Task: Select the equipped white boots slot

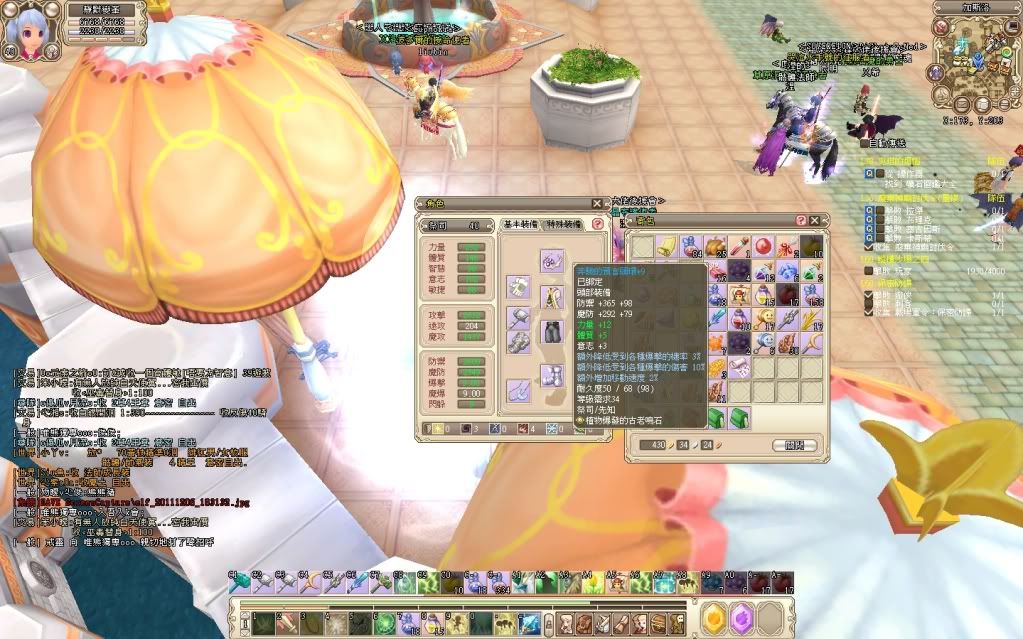Action: click(x=553, y=375)
